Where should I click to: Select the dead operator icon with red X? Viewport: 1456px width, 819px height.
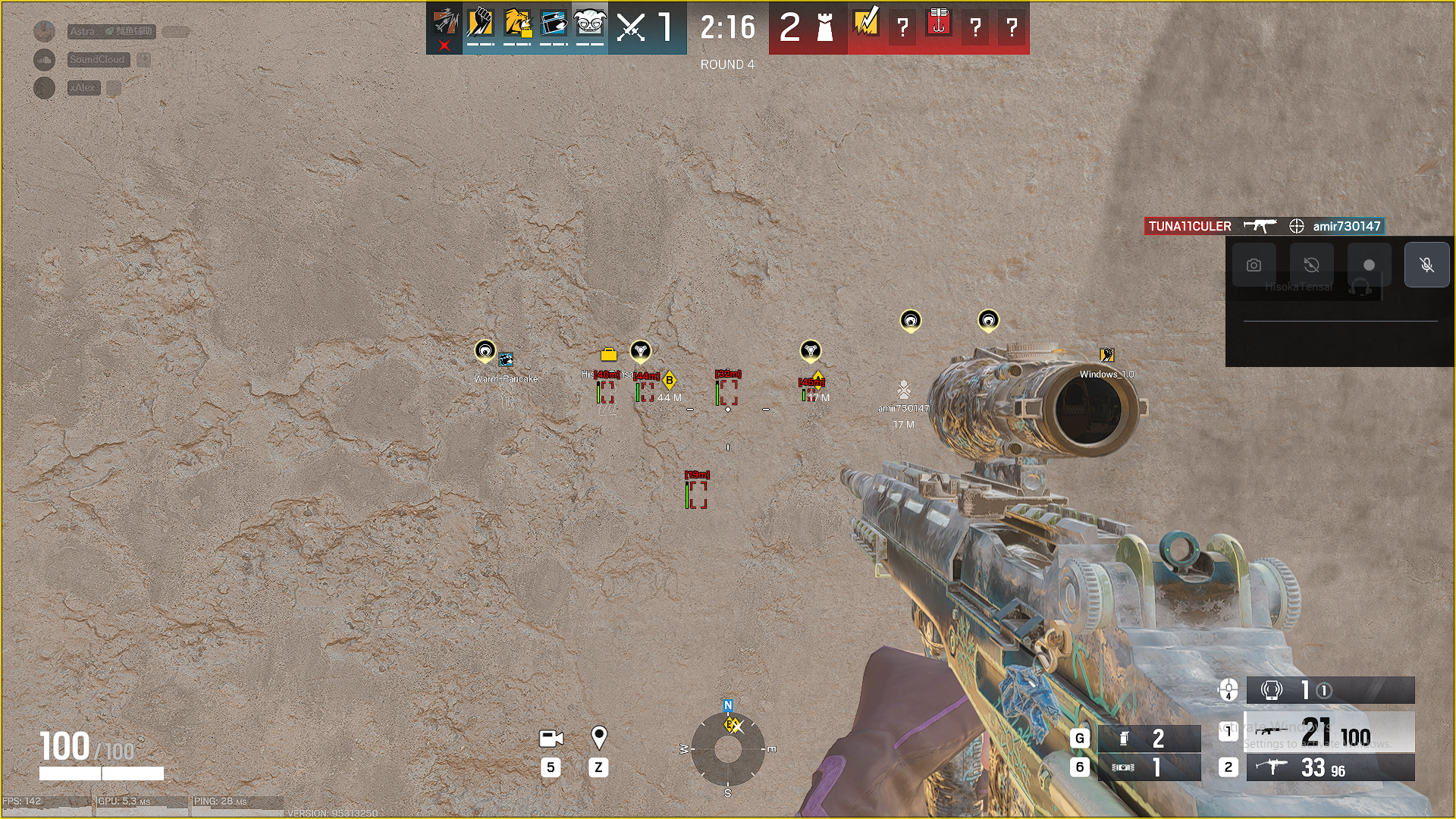click(x=444, y=27)
